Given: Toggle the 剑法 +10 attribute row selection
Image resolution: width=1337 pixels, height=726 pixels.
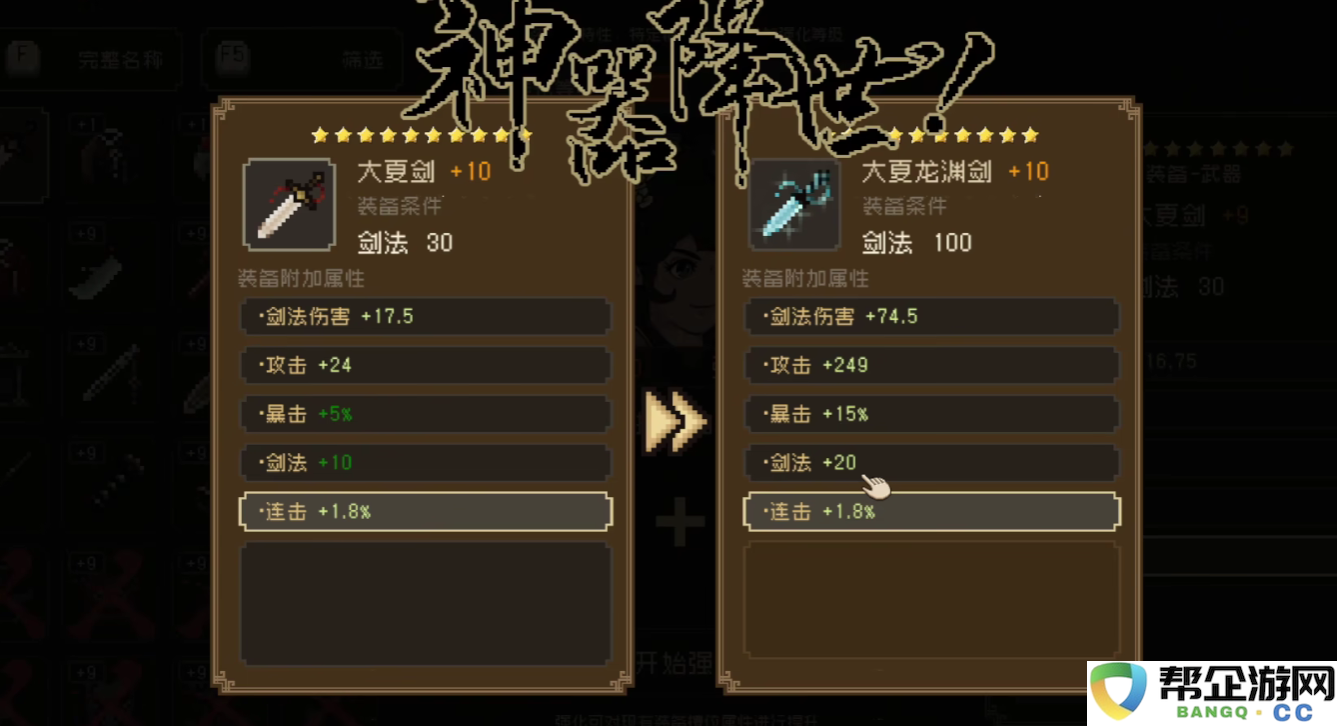Looking at the screenshot, I should click(x=425, y=462).
